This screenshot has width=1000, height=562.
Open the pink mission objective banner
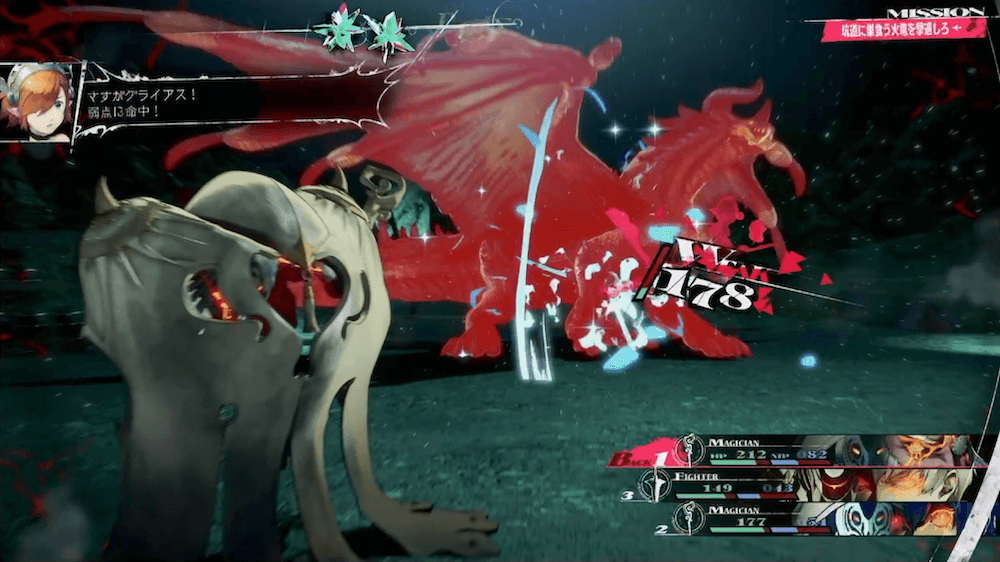tap(903, 29)
